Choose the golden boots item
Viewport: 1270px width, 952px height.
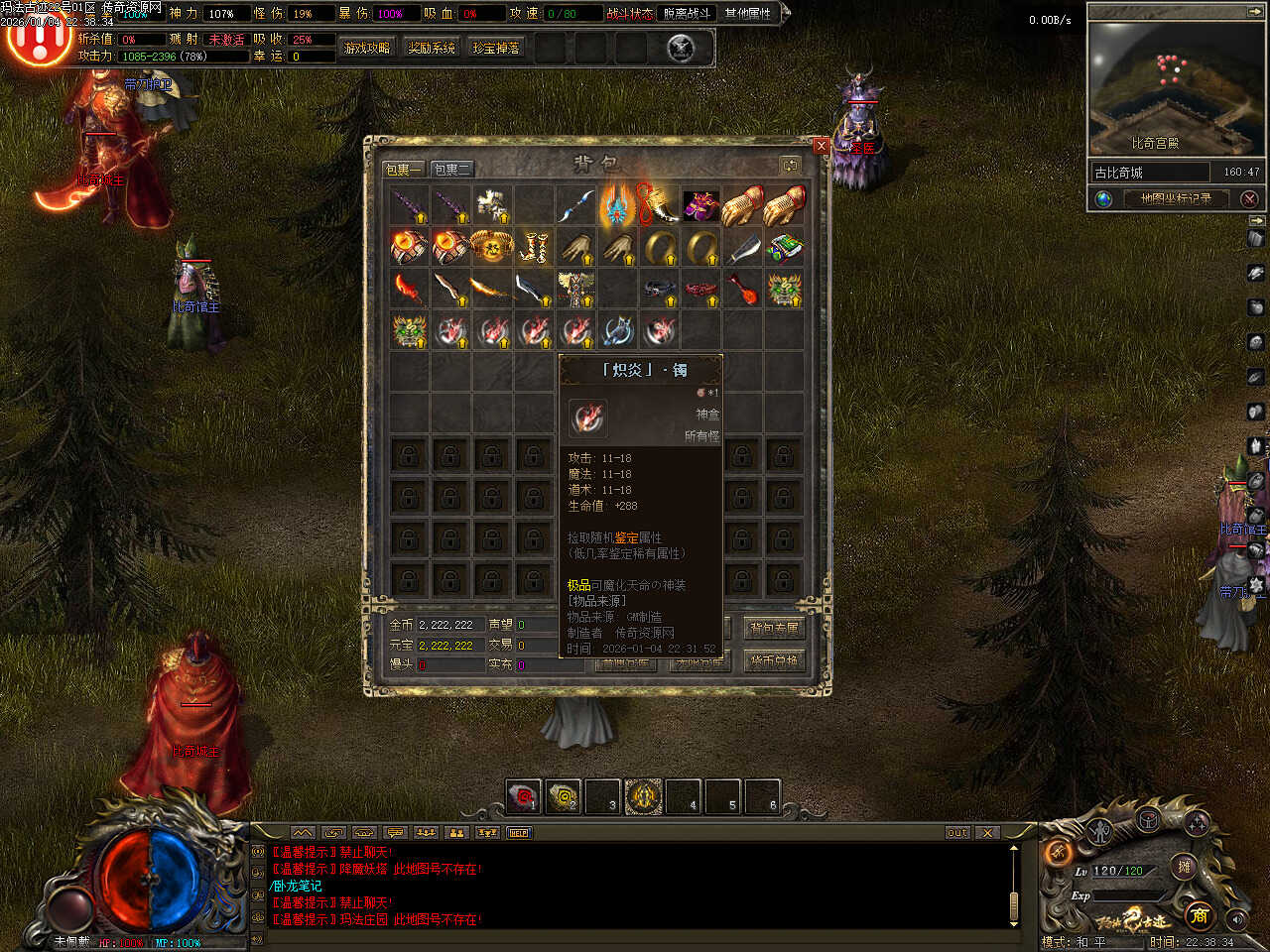pyautogui.click(x=534, y=247)
